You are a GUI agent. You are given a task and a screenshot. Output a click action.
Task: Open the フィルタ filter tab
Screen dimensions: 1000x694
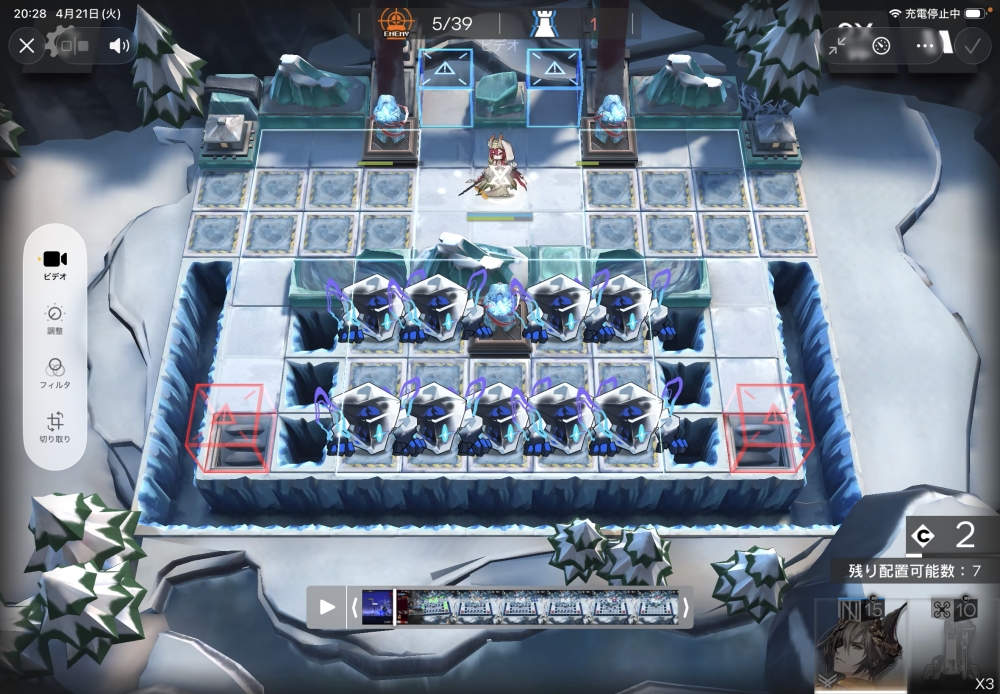55,373
